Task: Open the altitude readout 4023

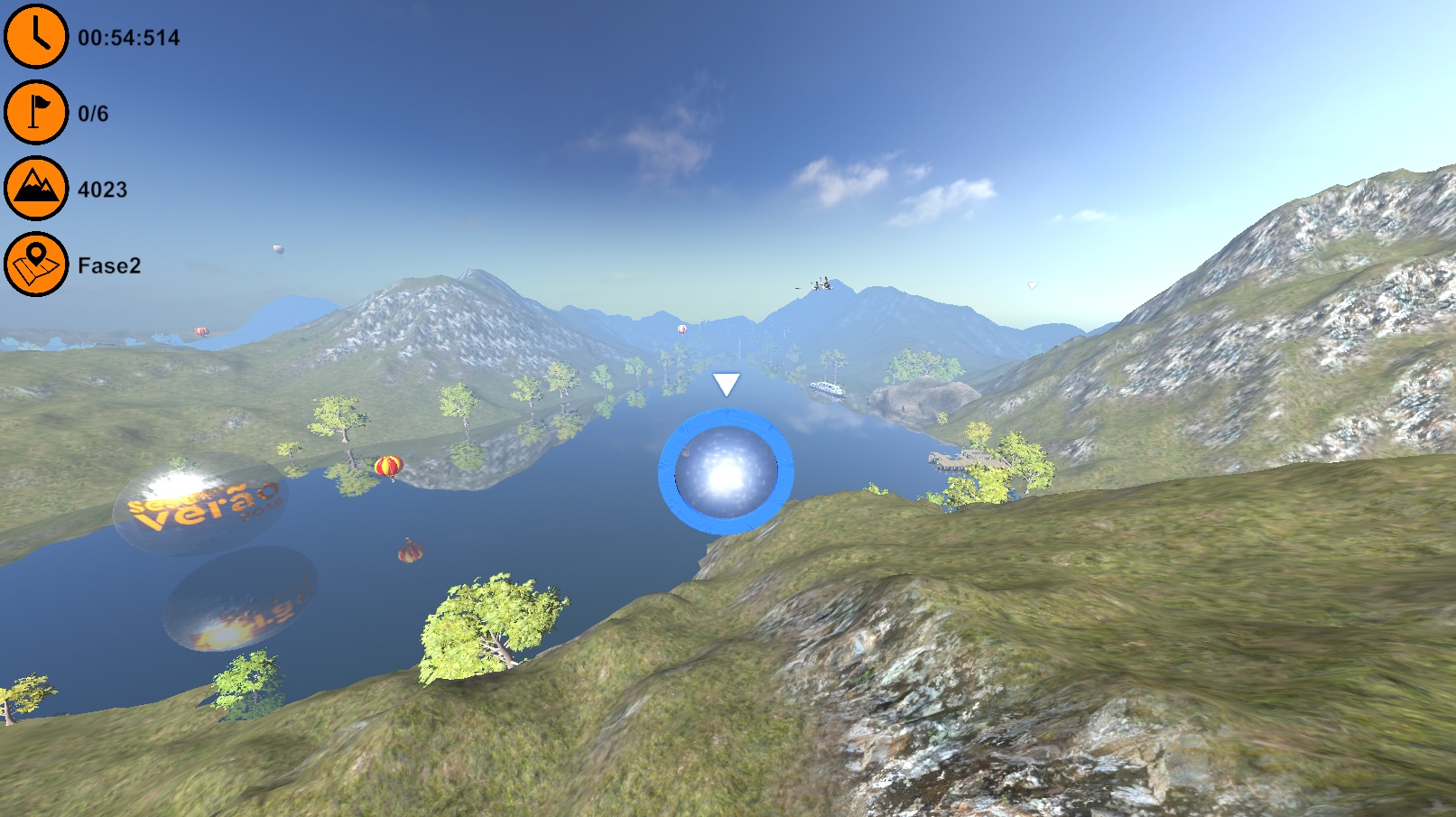Action: pos(102,190)
